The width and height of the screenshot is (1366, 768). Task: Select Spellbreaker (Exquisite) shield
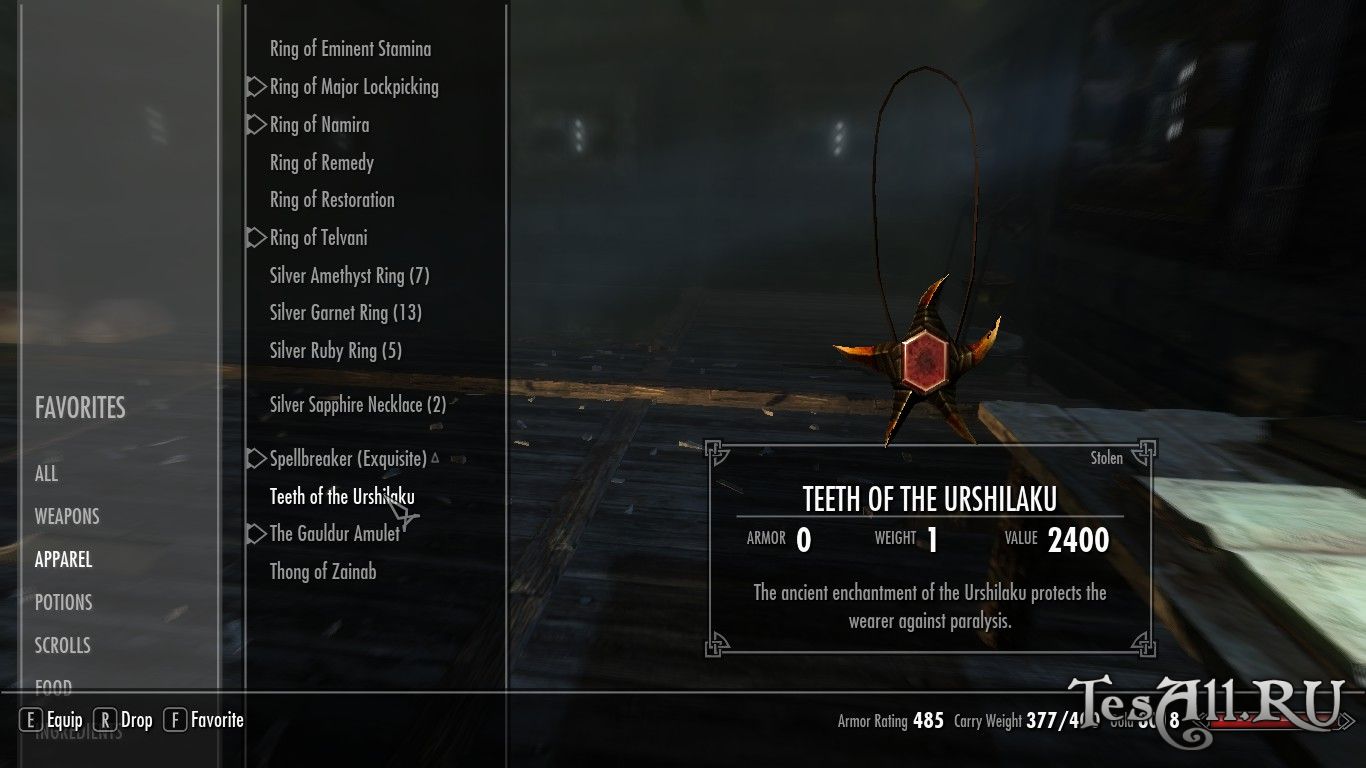[348, 459]
